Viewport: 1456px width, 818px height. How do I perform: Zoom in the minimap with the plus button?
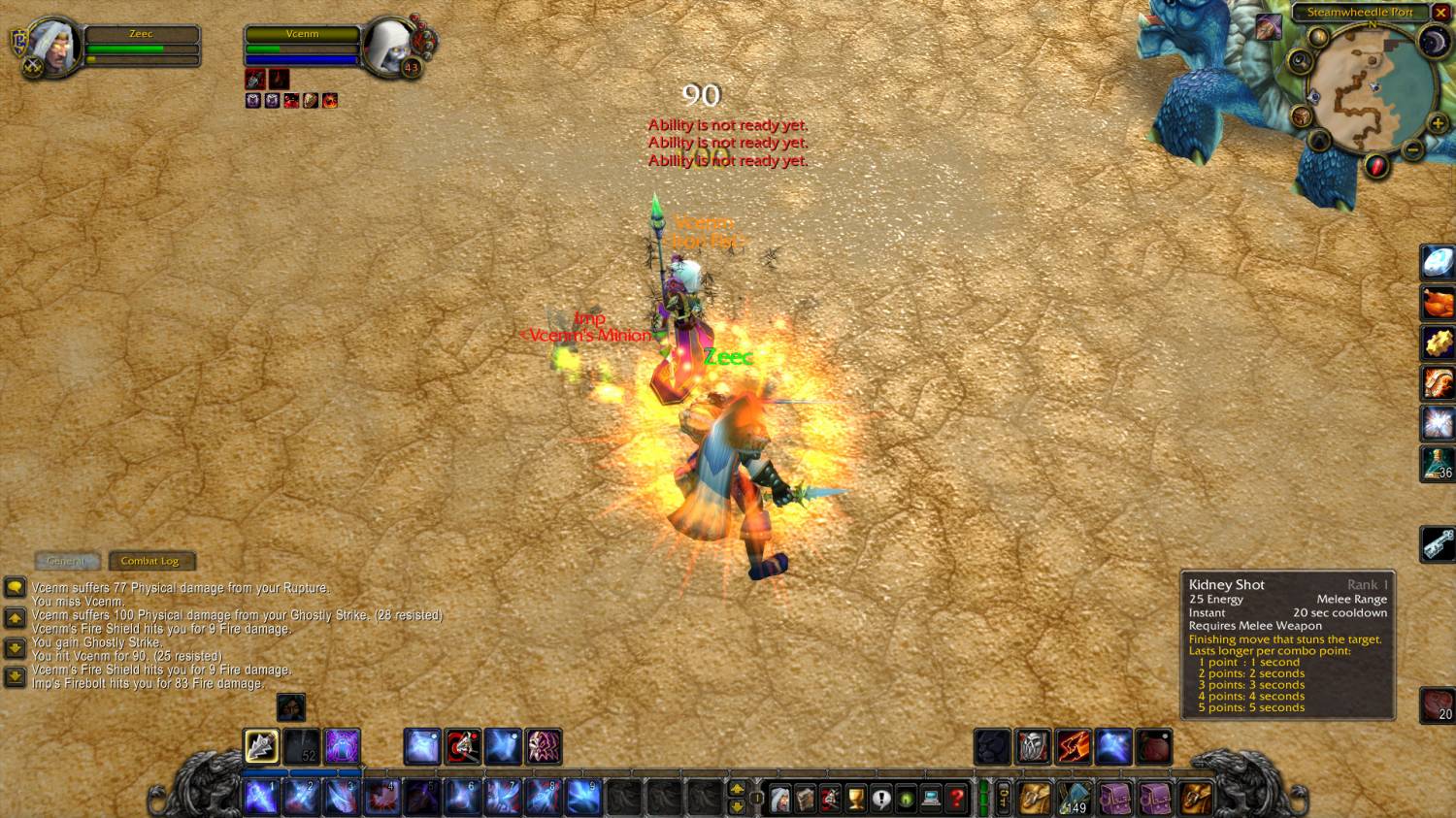click(1438, 124)
